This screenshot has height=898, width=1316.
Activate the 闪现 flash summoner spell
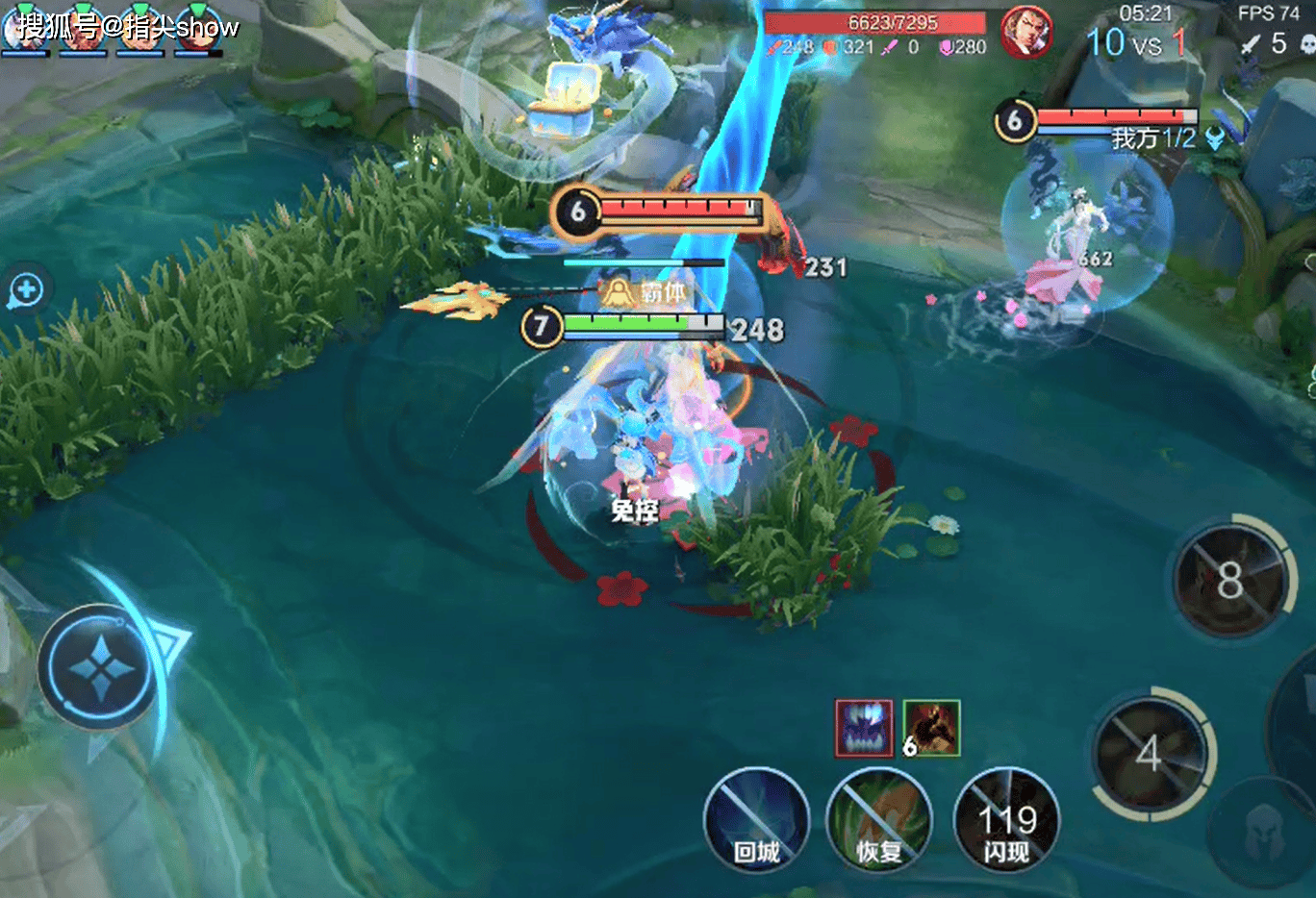(1006, 820)
